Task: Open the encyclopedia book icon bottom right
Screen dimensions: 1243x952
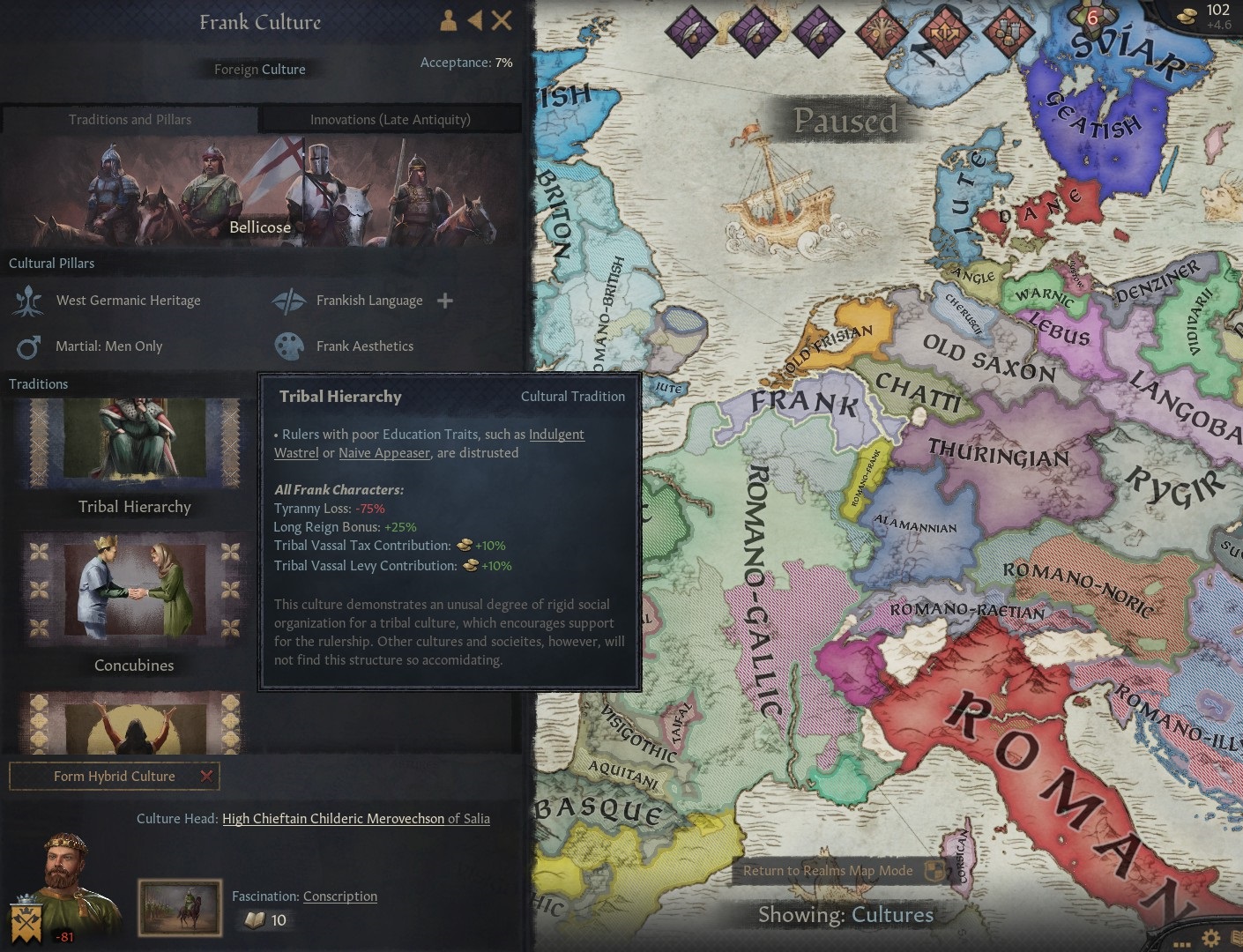Action: (x=1238, y=936)
